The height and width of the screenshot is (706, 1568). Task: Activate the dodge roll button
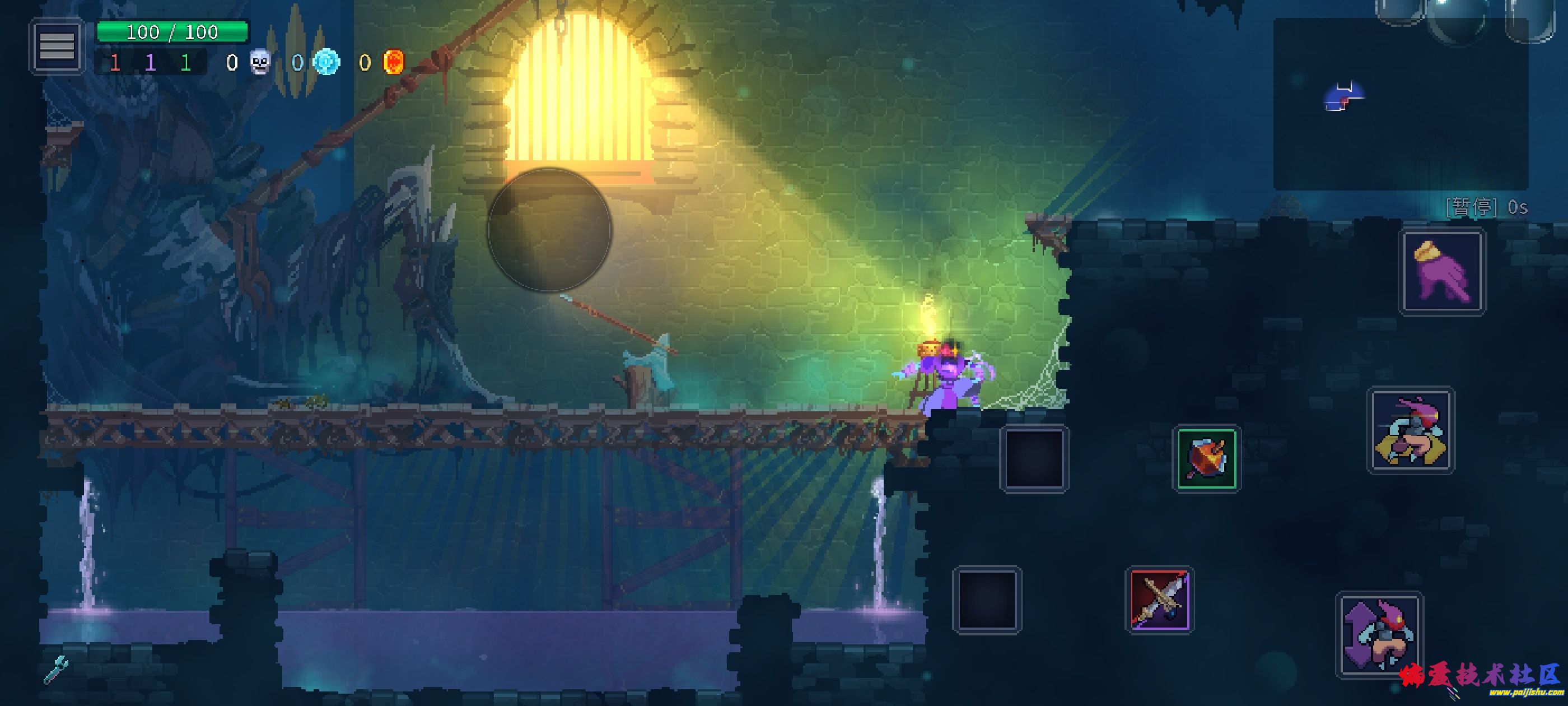tap(1410, 430)
